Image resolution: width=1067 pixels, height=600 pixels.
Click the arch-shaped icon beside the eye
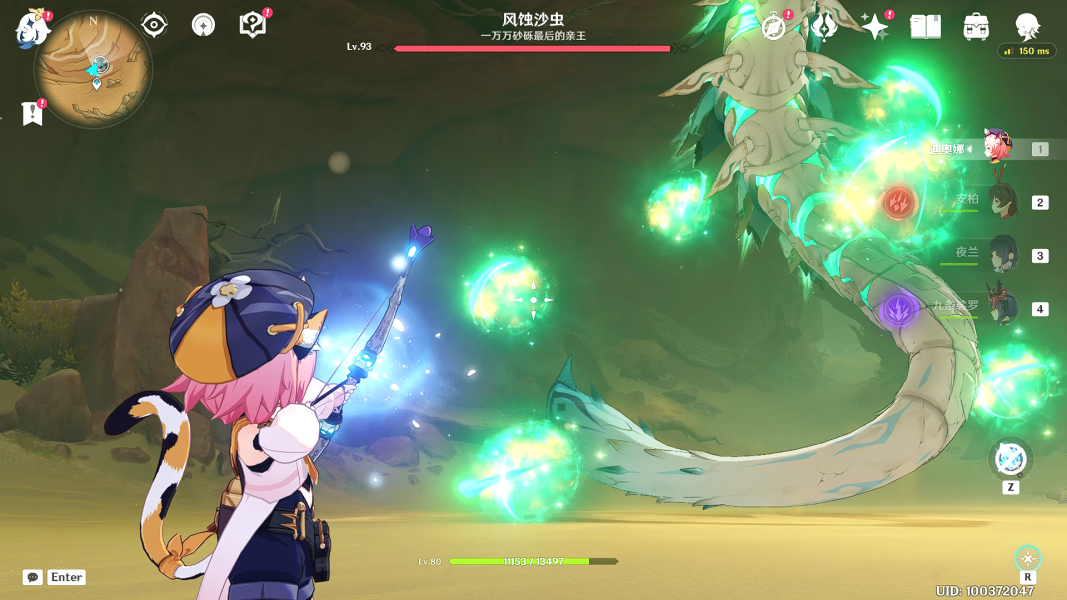tap(203, 25)
